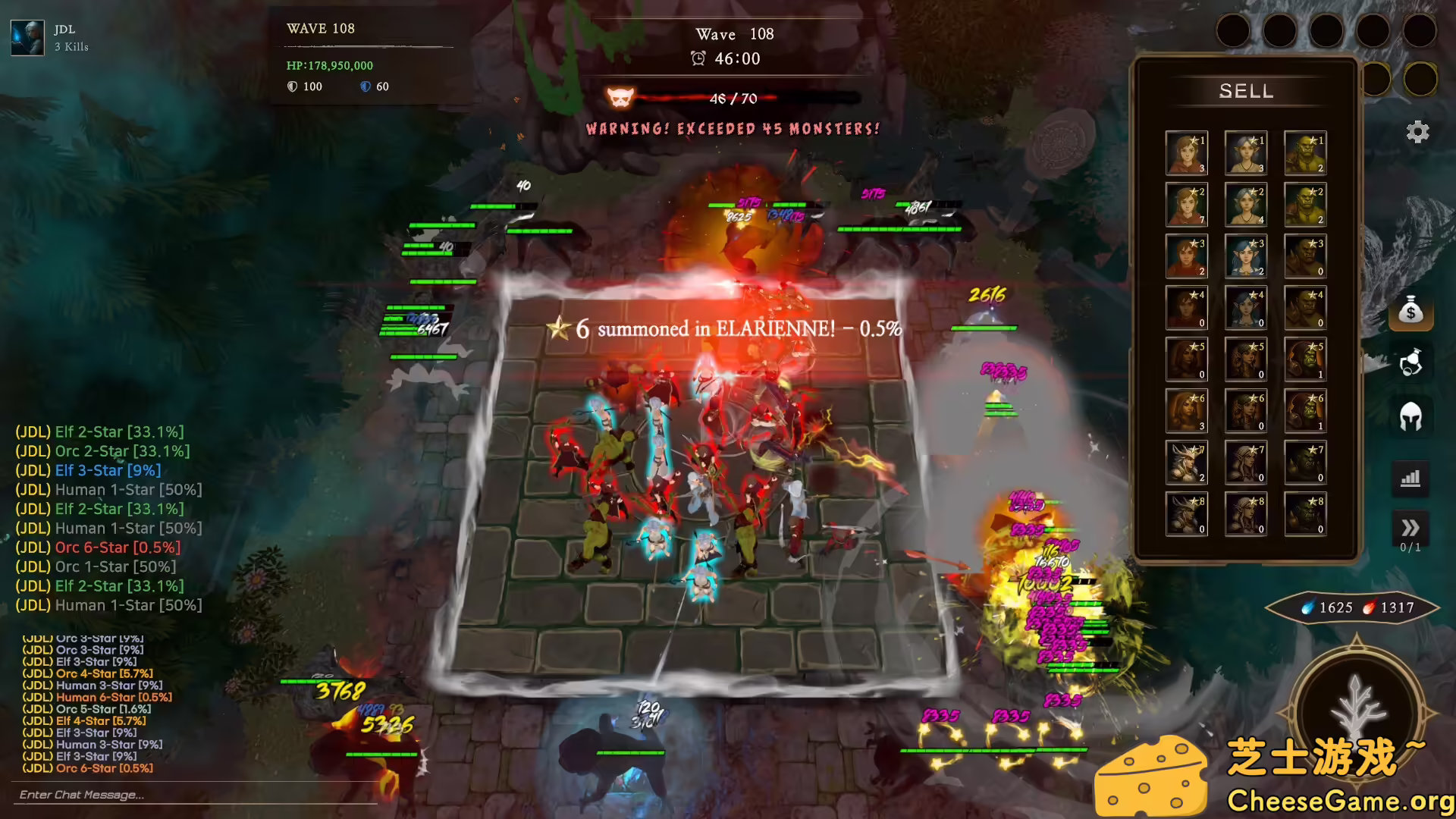1456x819 pixels.
Task: Sell the 6-star Orc unit
Action: point(1305,411)
